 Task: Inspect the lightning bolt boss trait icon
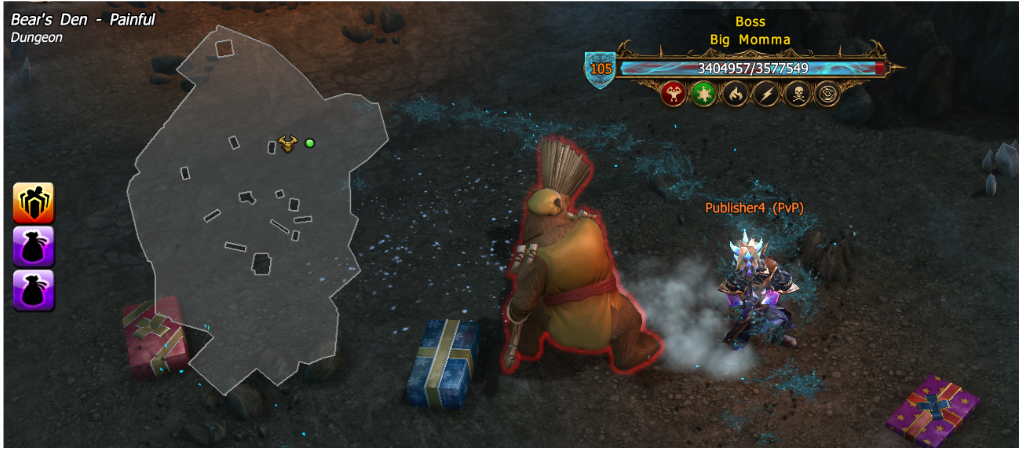pyautogui.click(x=765, y=95)
